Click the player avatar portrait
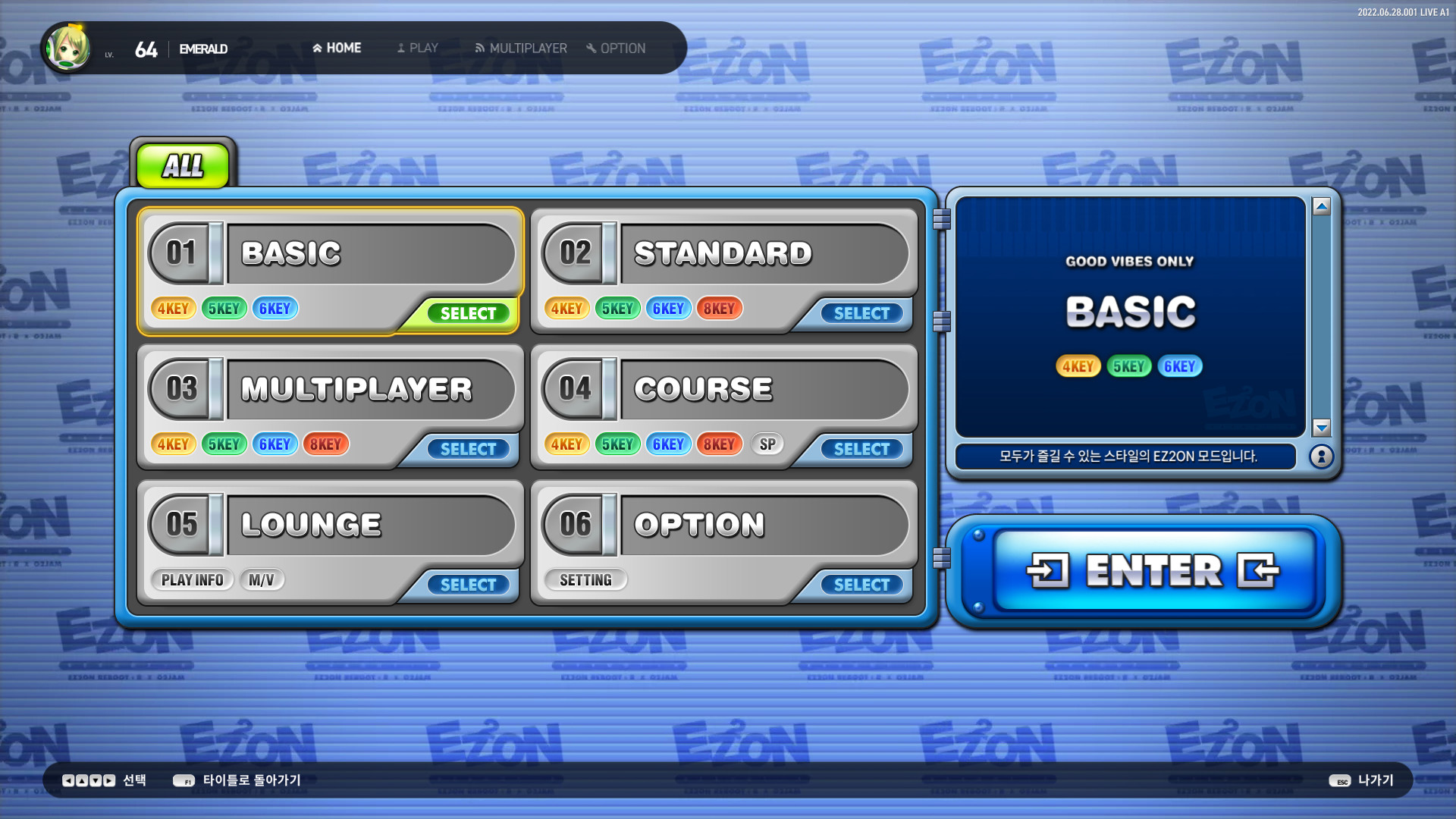This screenshot has height=819, width=1456. 67,48
